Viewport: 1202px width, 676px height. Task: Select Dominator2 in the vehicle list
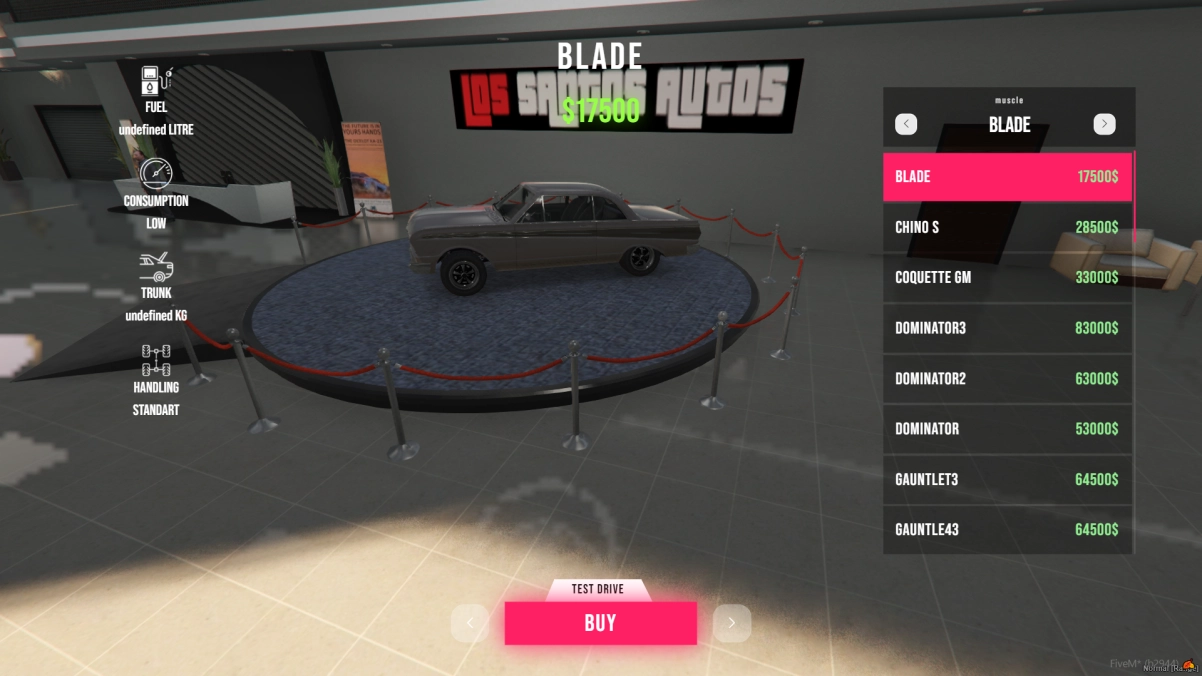tap(1007, 379)
